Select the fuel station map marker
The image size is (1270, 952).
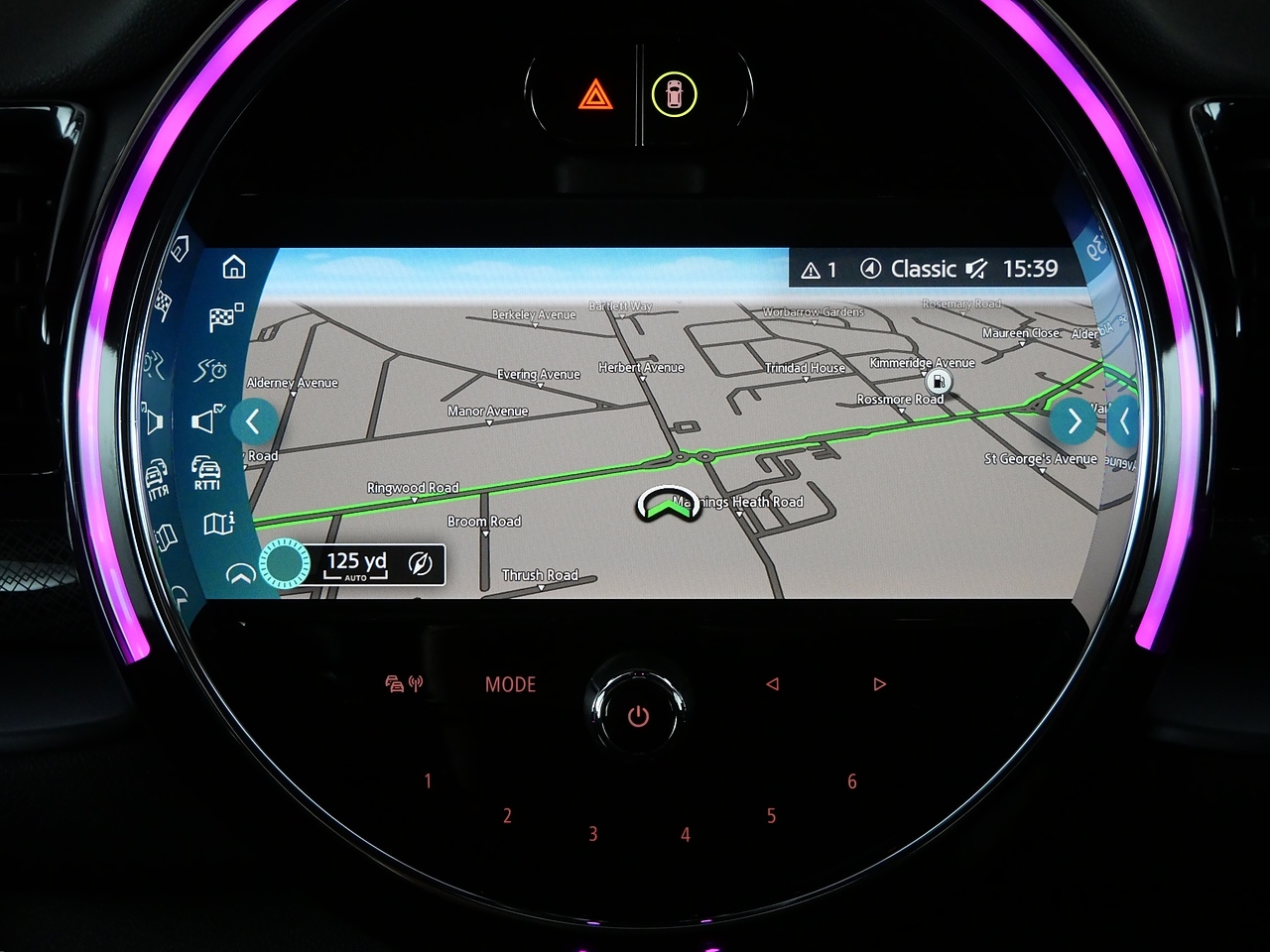pos(938,382)
